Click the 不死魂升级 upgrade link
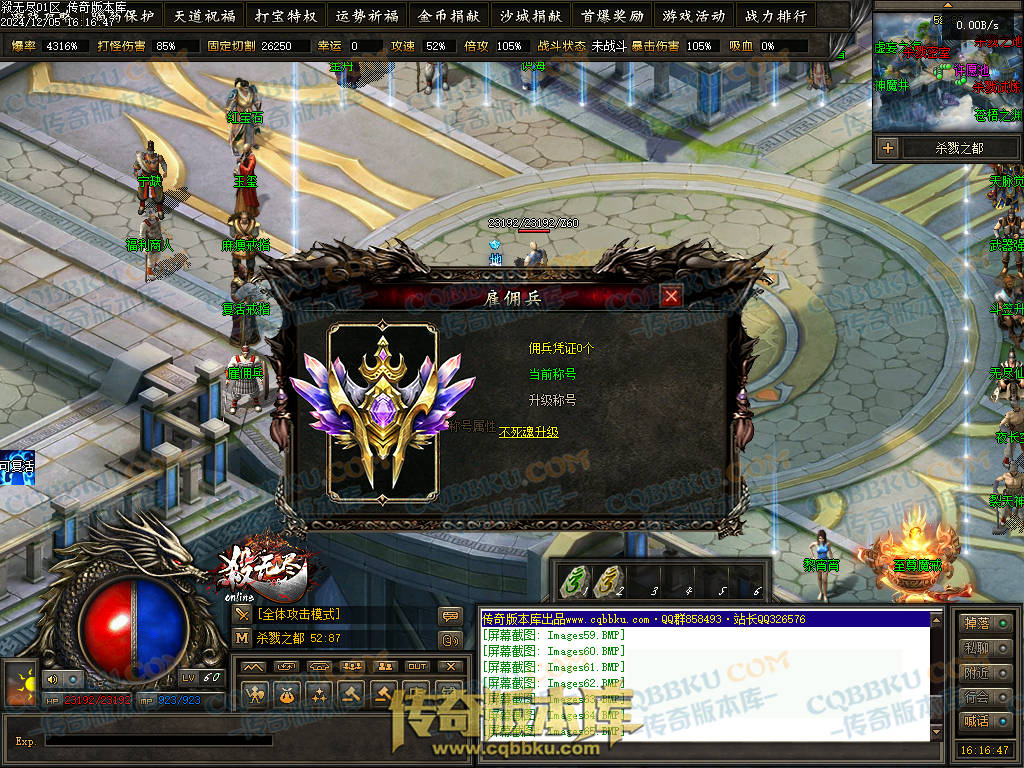 529,432
